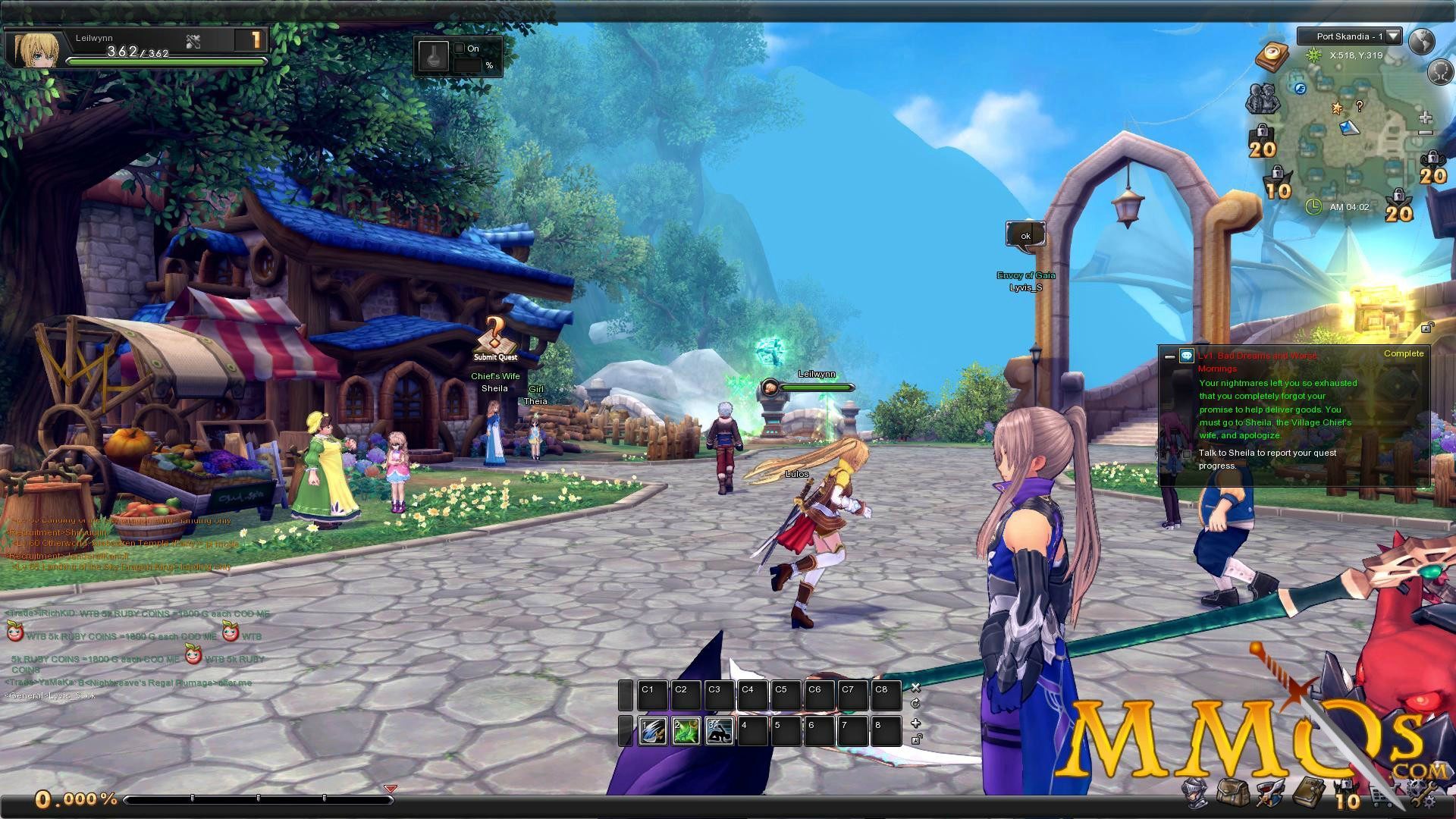Open the Port Skandia - 1 channel dropdown
Image resolution: width=1456 pixels, height=819 pixels.
[1393, 37]
